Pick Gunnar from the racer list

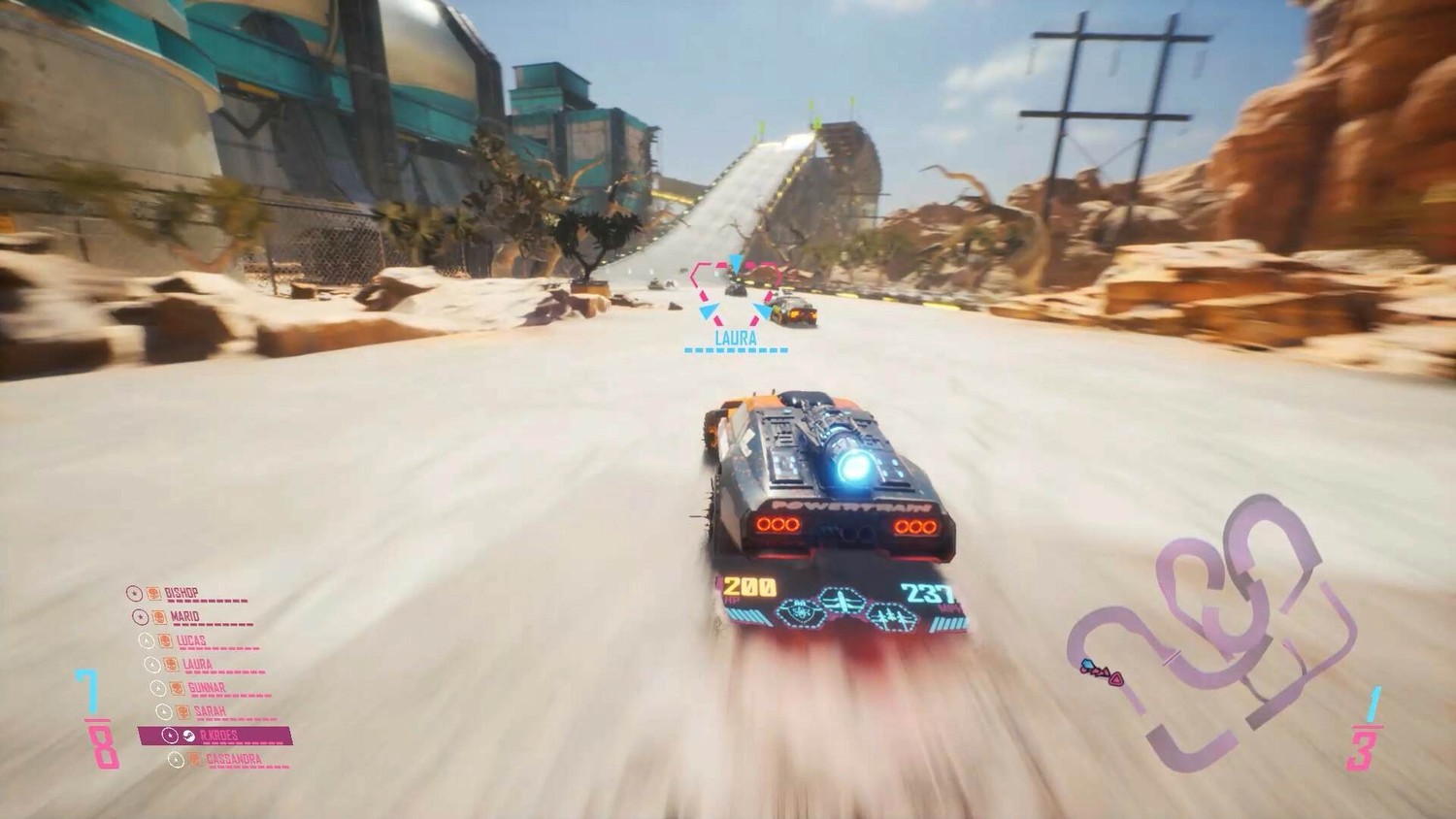pyautogui.click(x=206, y=688)
